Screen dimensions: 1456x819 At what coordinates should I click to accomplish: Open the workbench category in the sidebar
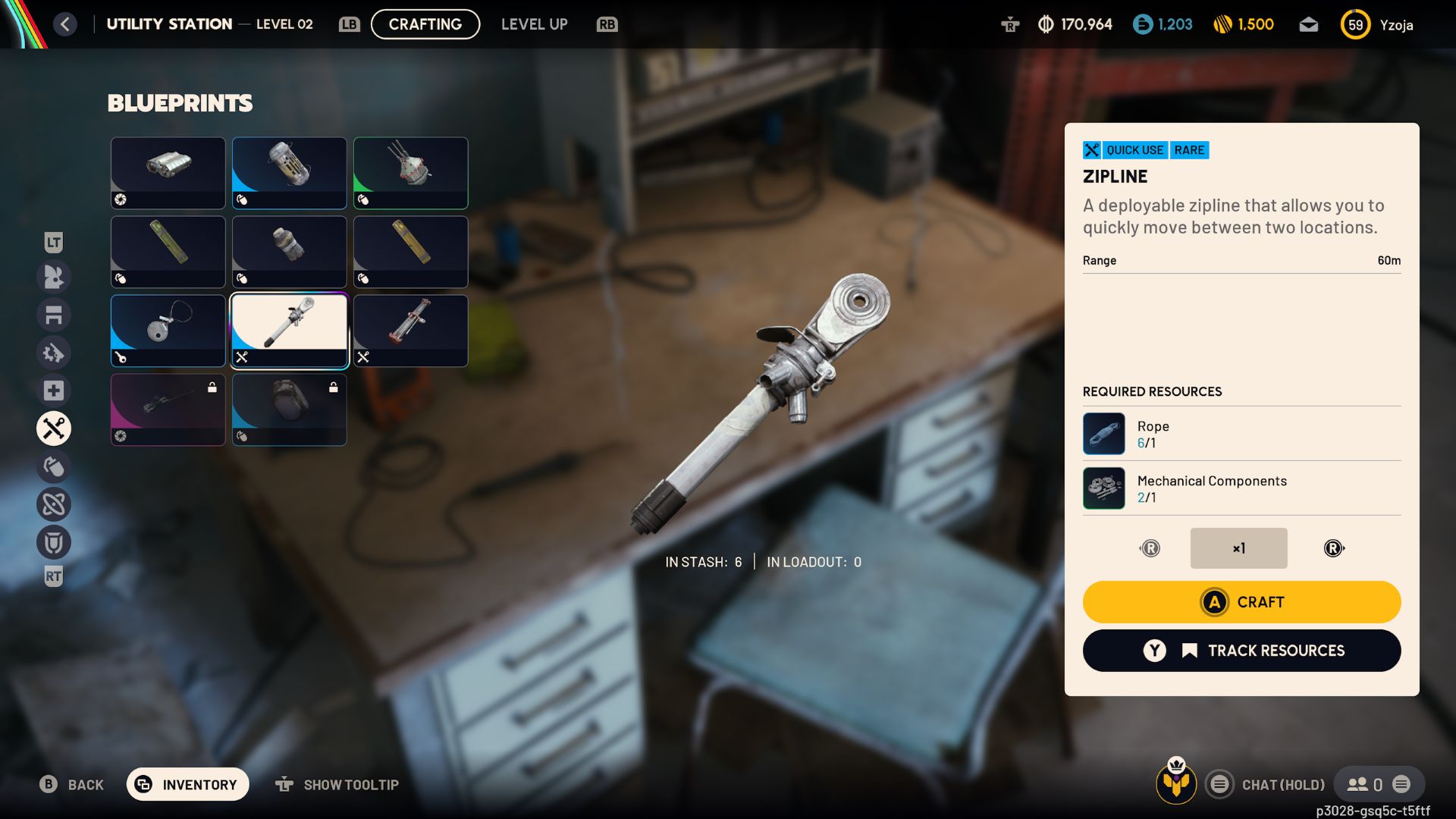pos(54,315)
